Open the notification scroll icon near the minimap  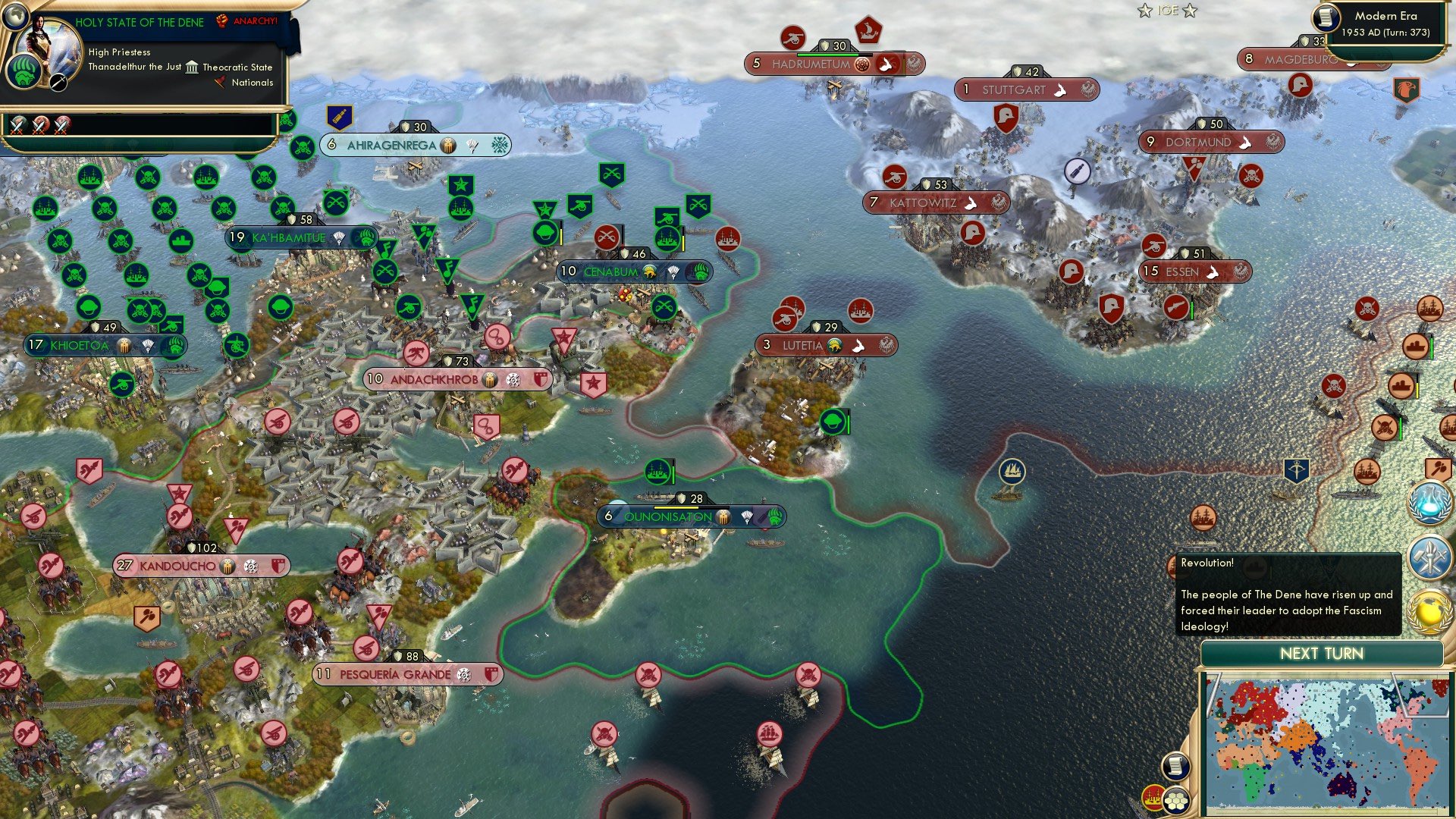point(1175,767)
